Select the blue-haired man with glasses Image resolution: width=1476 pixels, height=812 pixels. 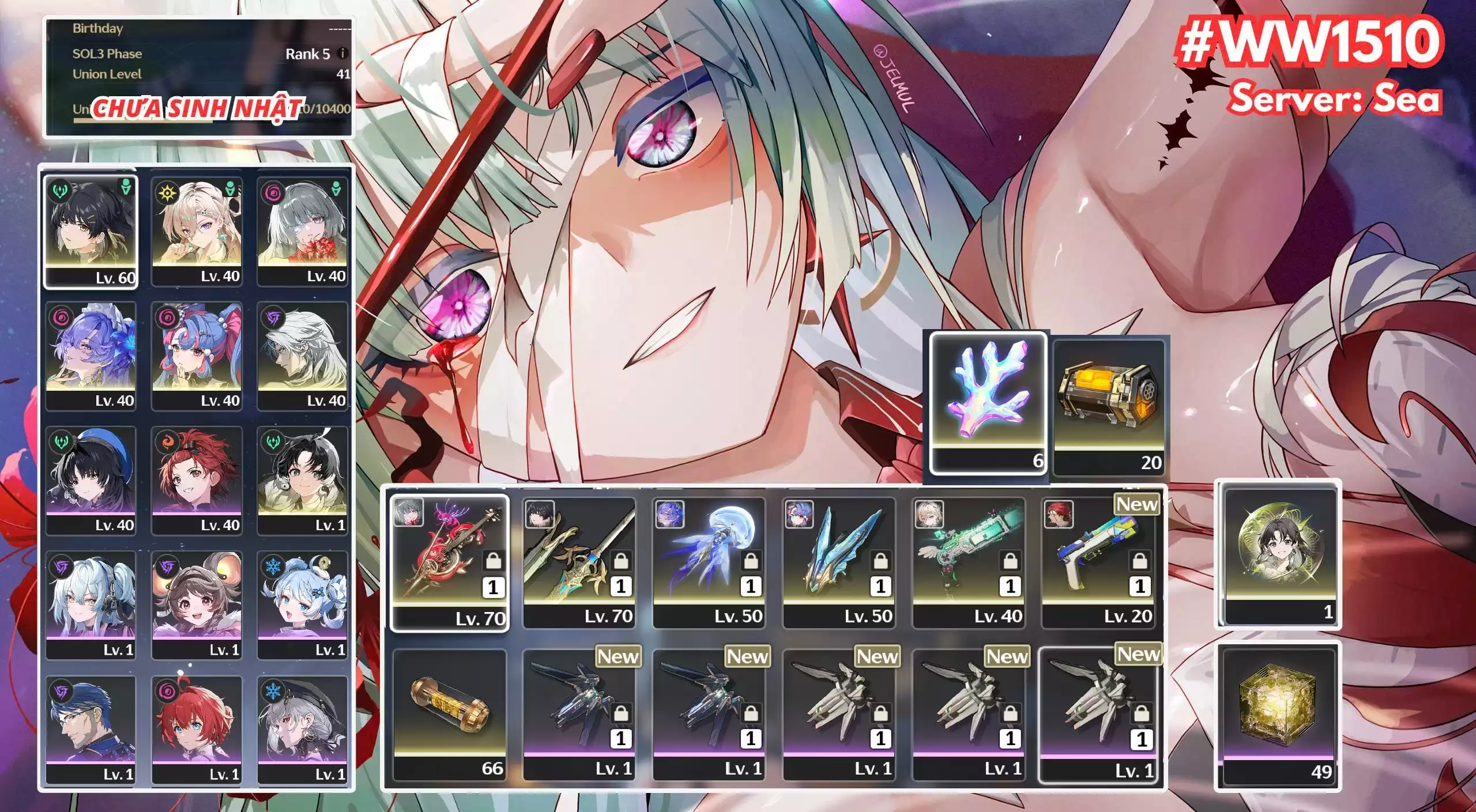pyautogui.click(x=91, y=728)
